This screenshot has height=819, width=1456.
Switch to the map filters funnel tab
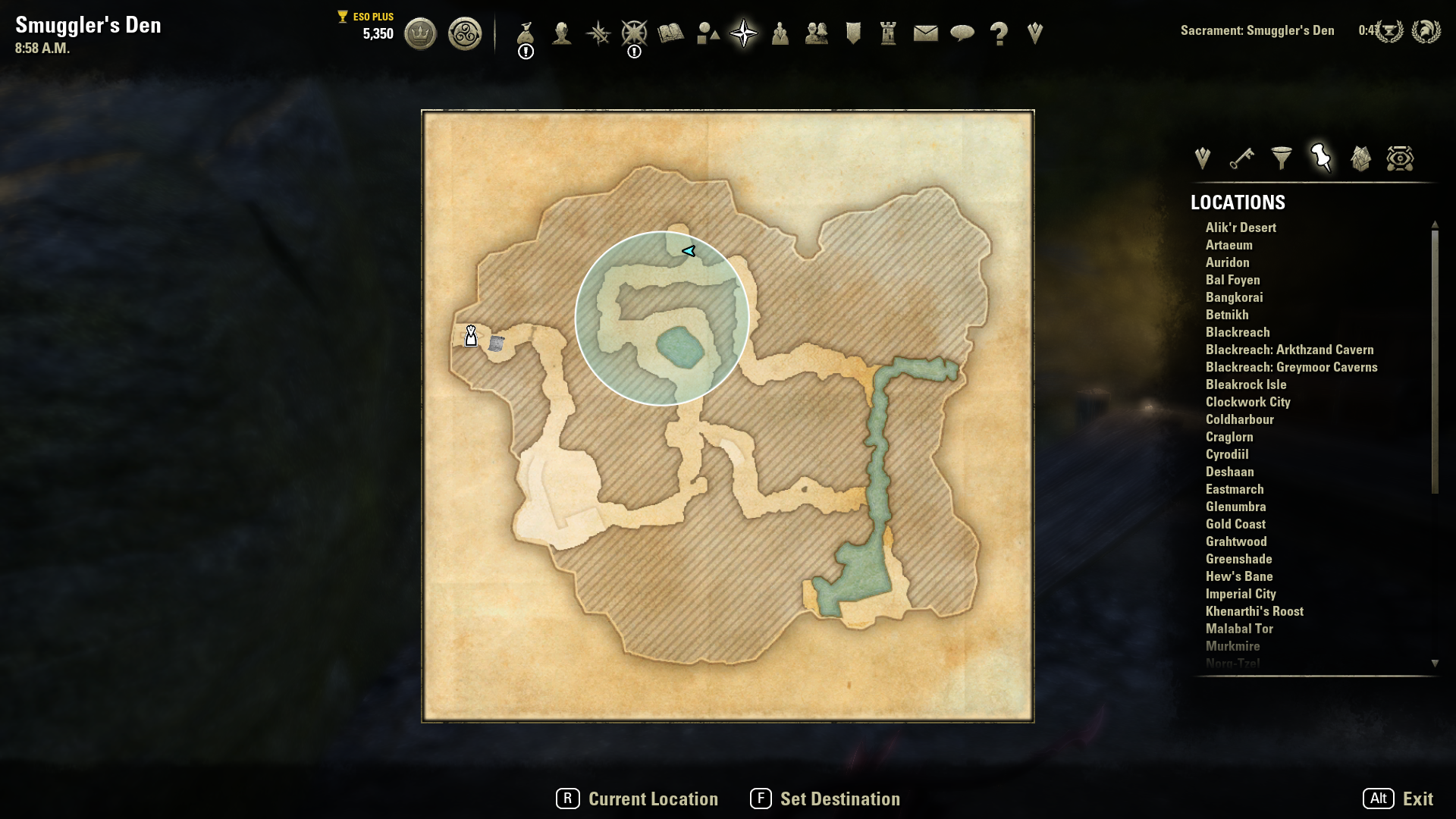coord(1282,158)
